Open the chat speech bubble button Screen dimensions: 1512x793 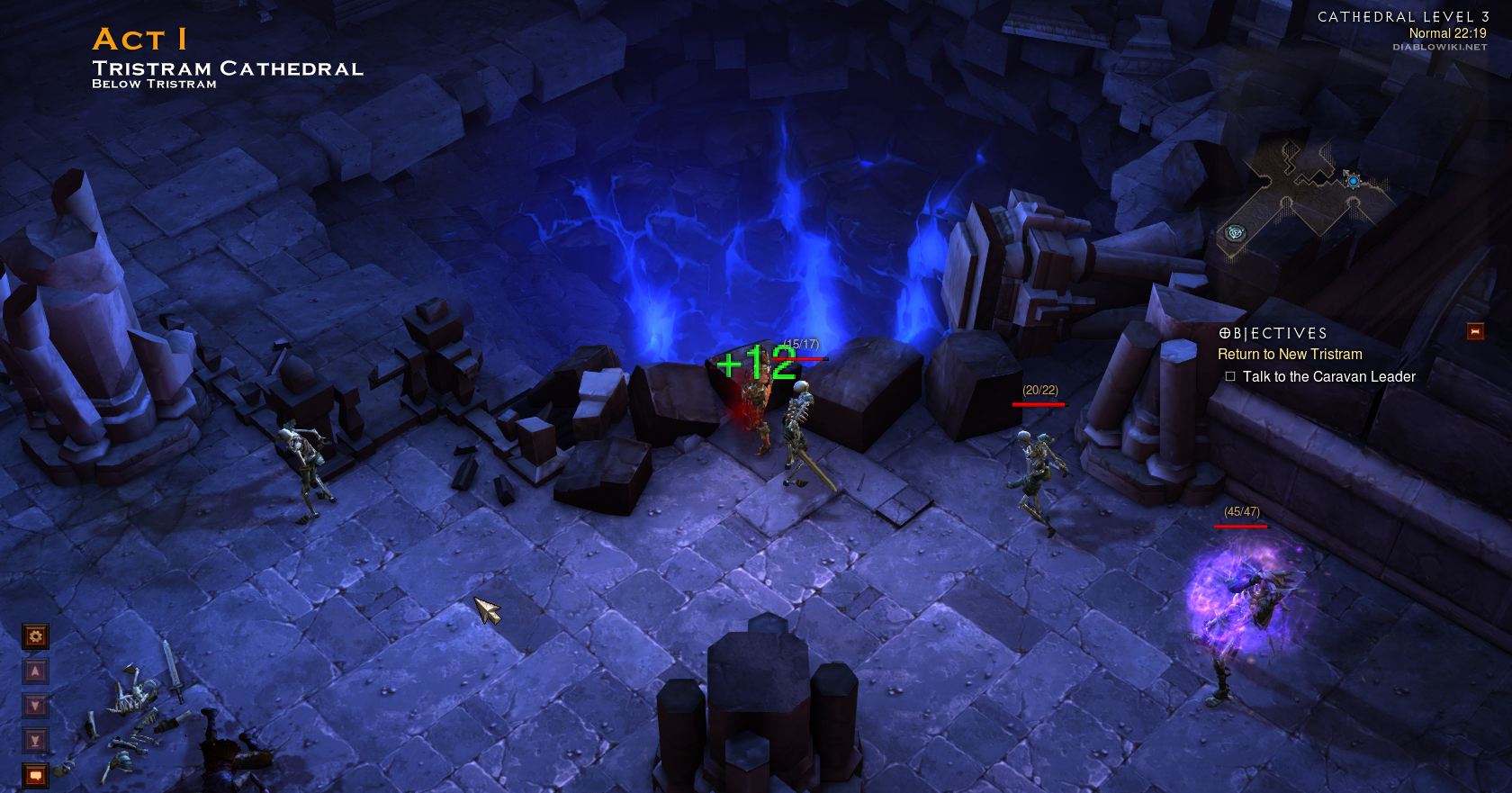click(35, 775)
